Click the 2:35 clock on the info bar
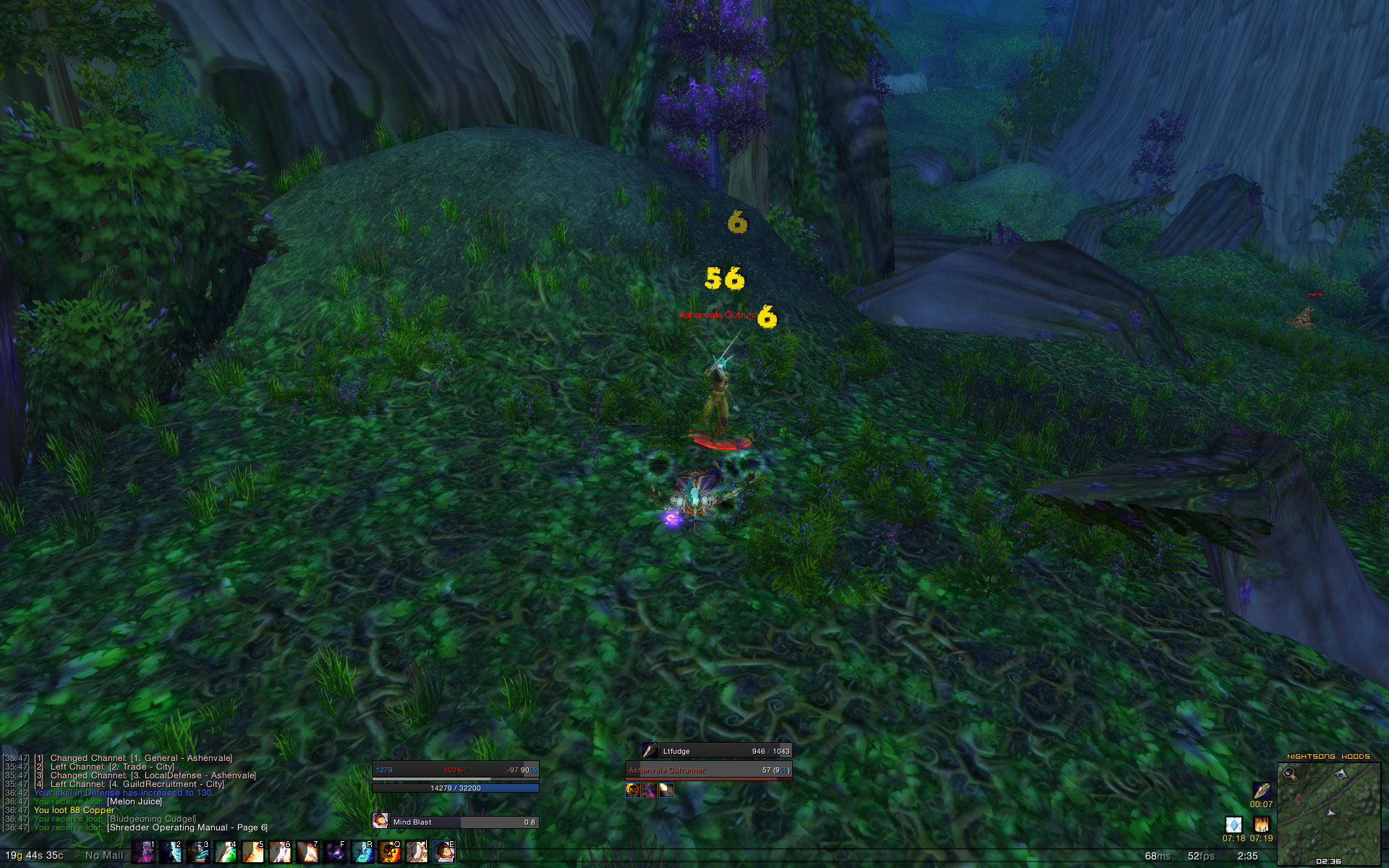1389x868 pixels. point(1247,856)
